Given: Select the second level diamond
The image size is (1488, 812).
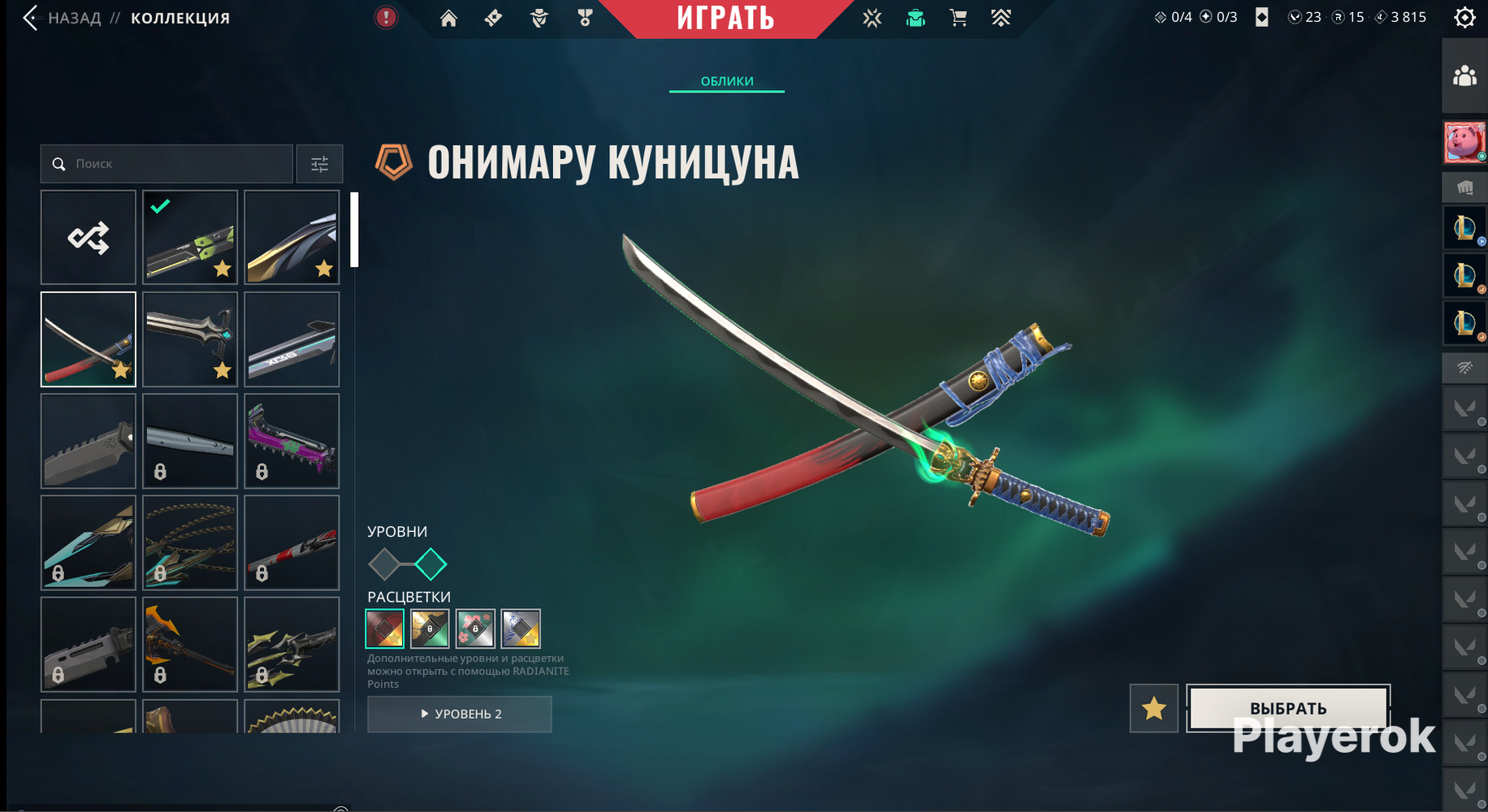Looking at the screenshot, I should coord(430,564).
